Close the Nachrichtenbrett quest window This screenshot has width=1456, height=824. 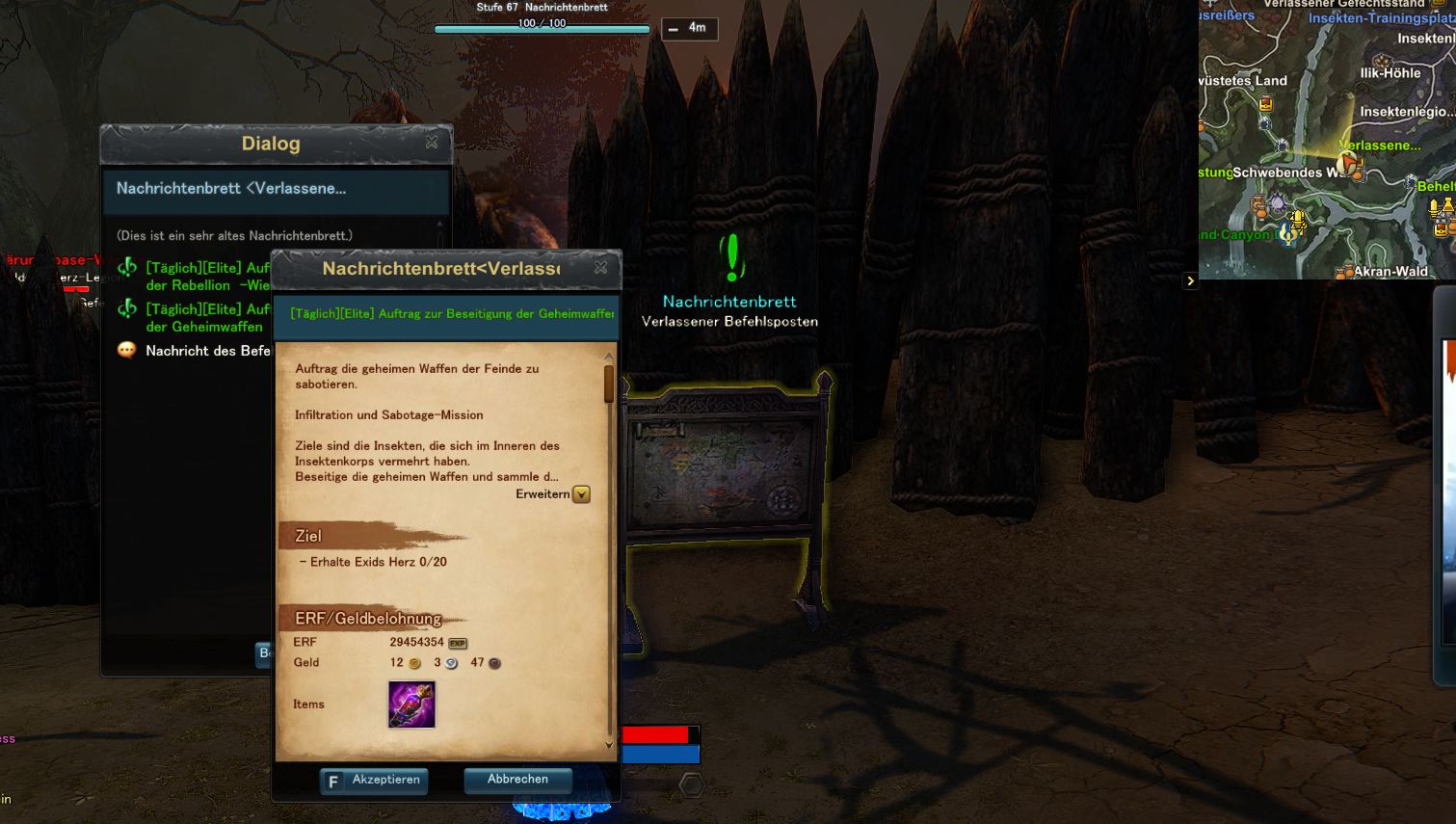(600, 268)
